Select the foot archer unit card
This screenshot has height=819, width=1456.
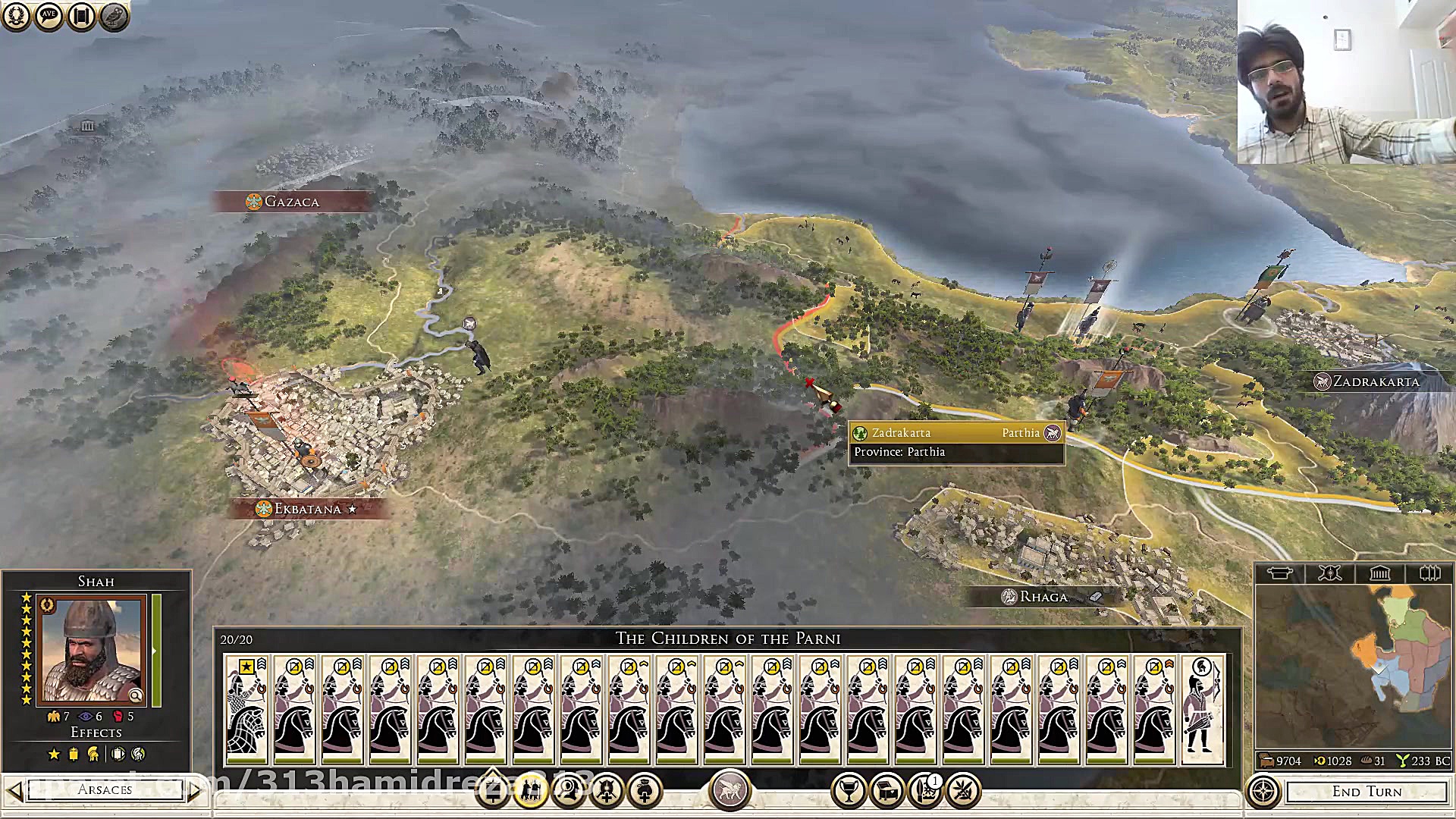1203,709
